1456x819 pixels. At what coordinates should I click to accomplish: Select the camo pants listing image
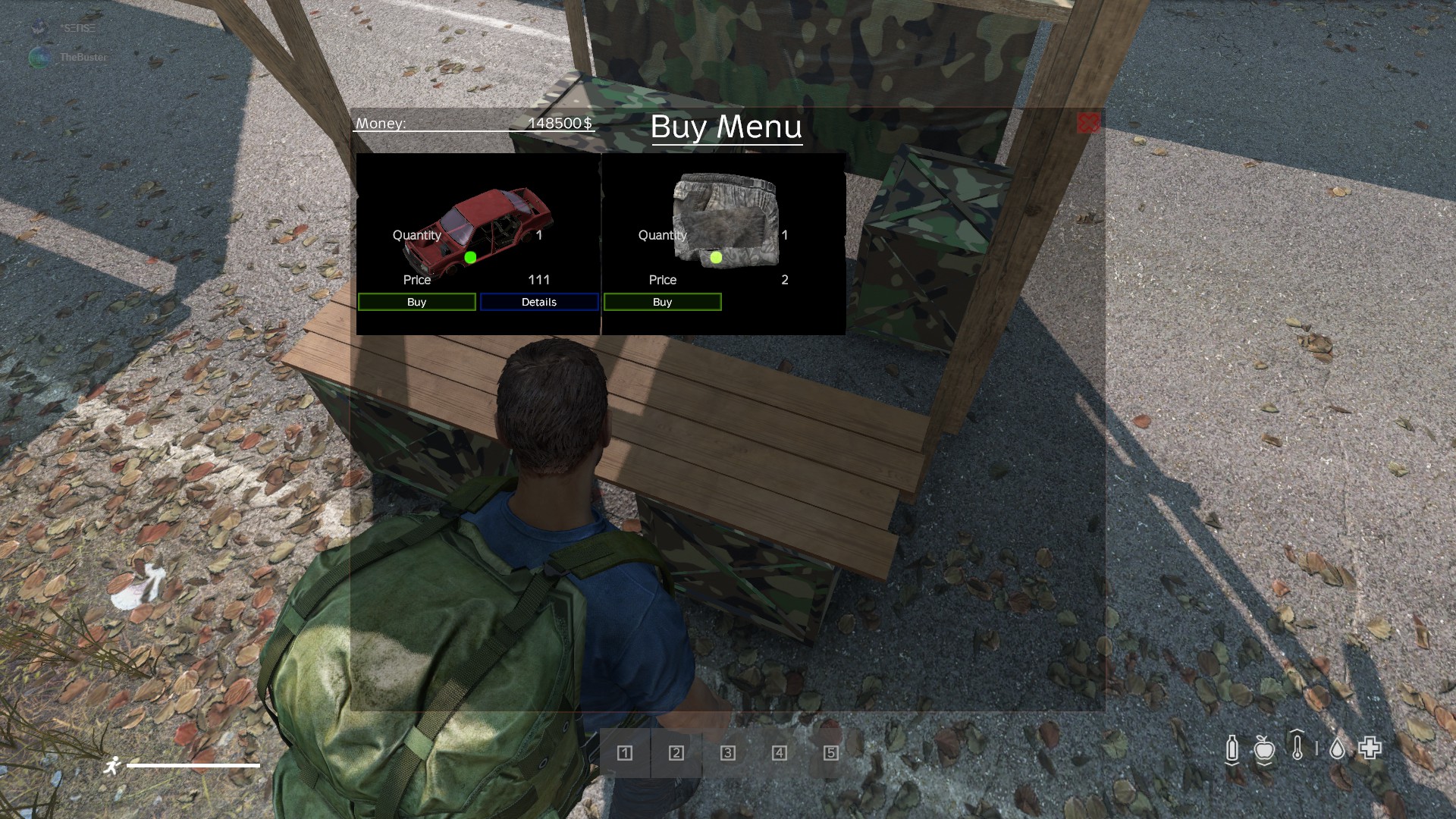coord(725,218)
